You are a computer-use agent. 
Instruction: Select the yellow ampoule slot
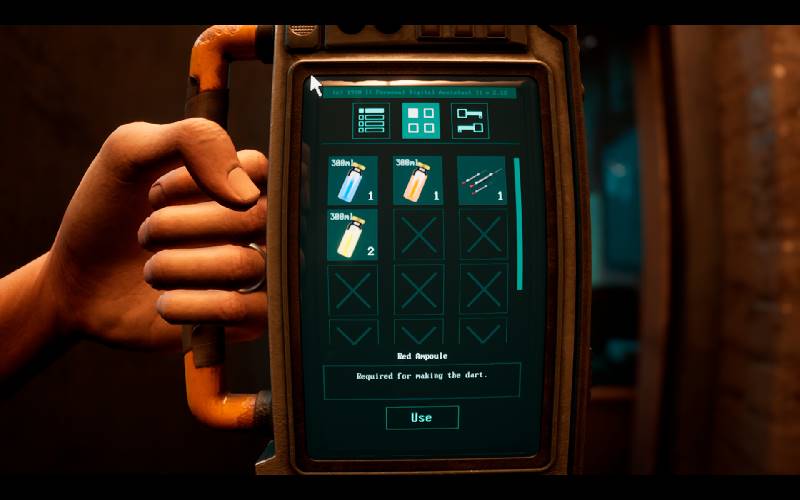[x=353, y=235]
